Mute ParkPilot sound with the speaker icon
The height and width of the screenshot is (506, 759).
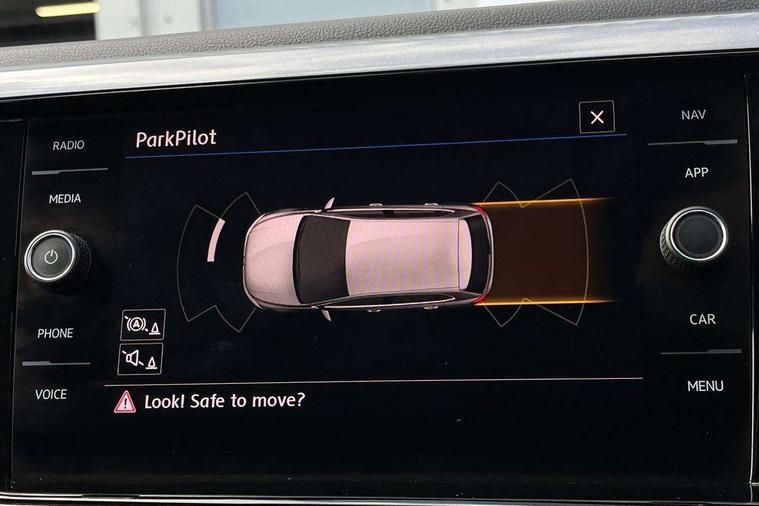tap(140, 359)
